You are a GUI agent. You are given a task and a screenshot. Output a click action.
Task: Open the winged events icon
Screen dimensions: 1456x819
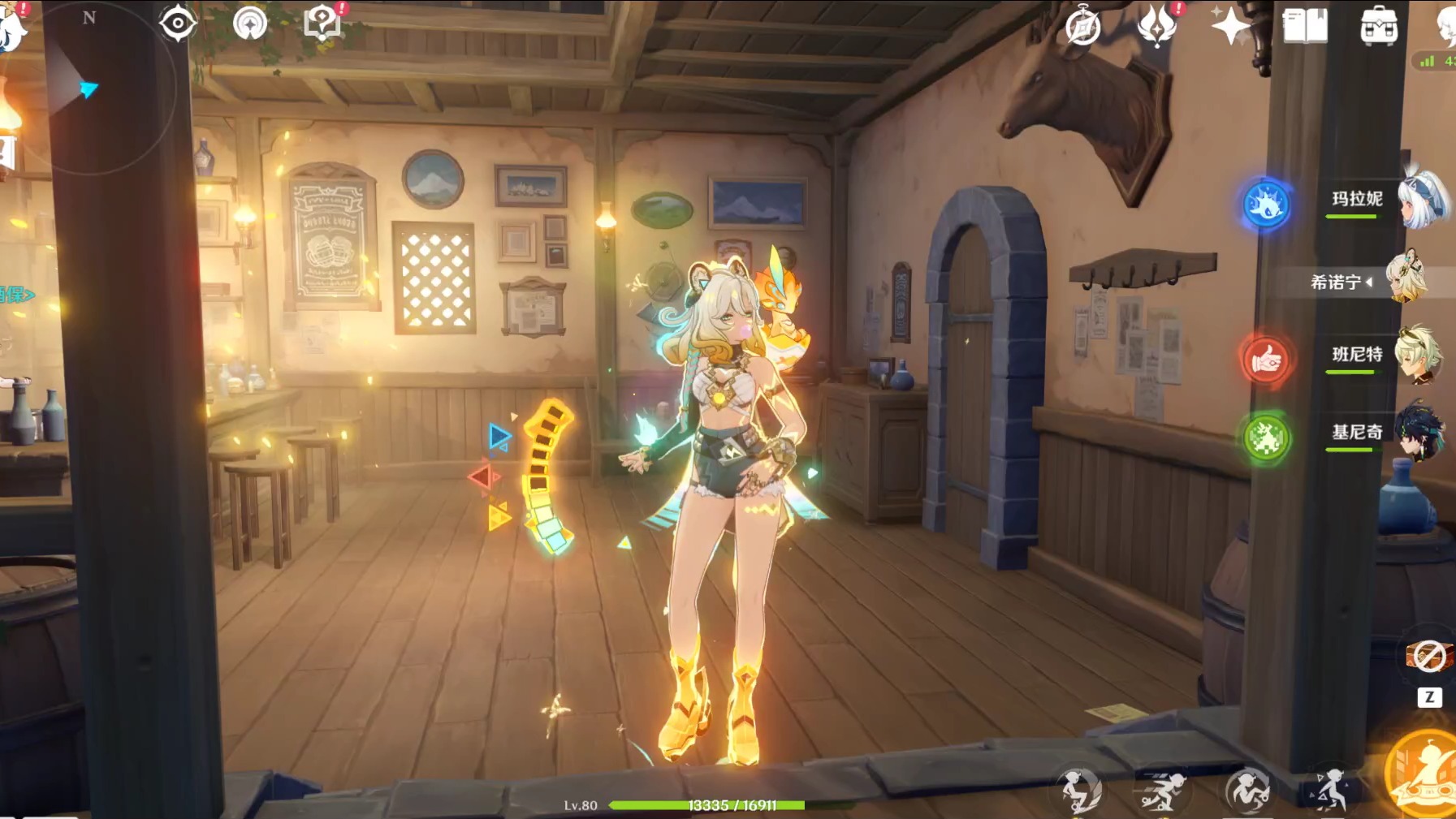click(x=1157, y=26)
